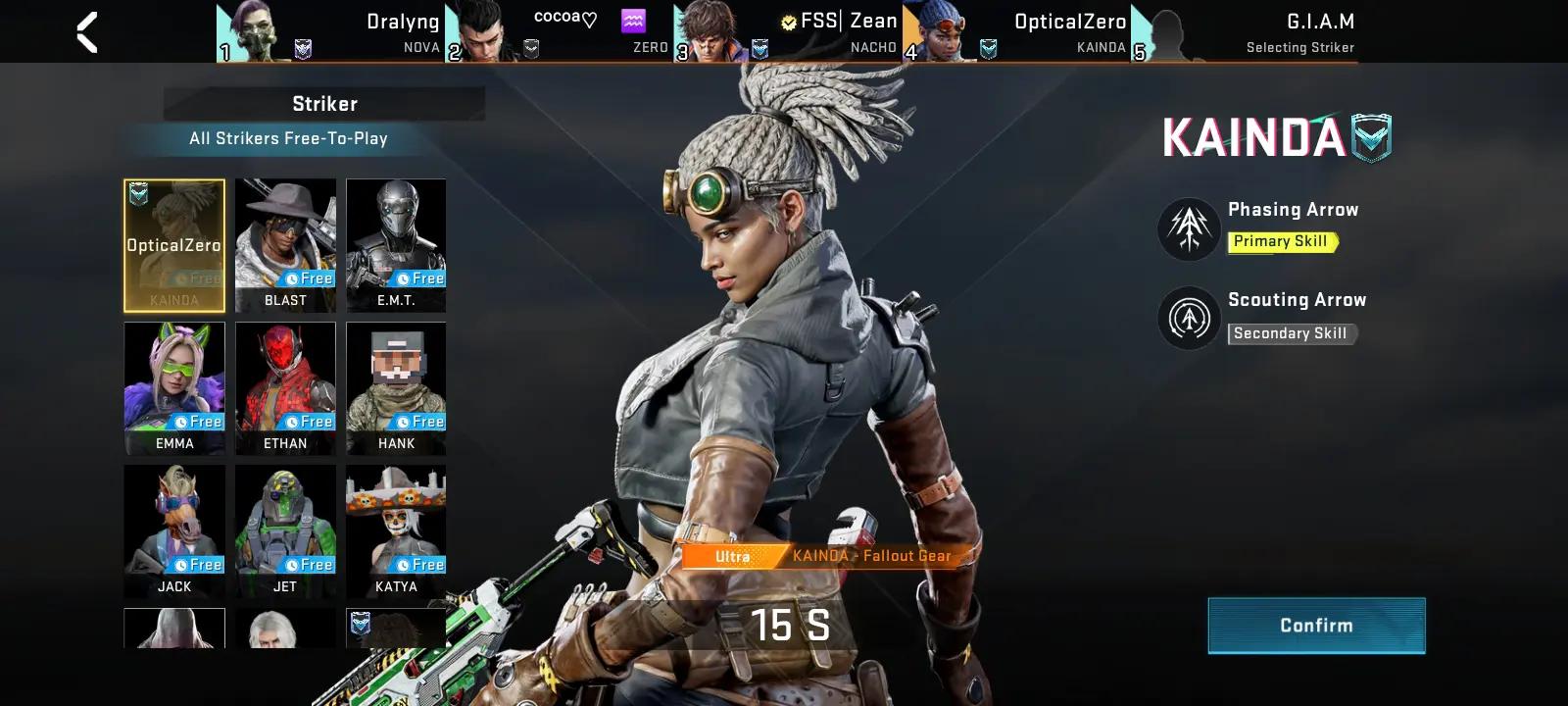
Task: Choose the HANK striker
Action: (x=396, y=387)
